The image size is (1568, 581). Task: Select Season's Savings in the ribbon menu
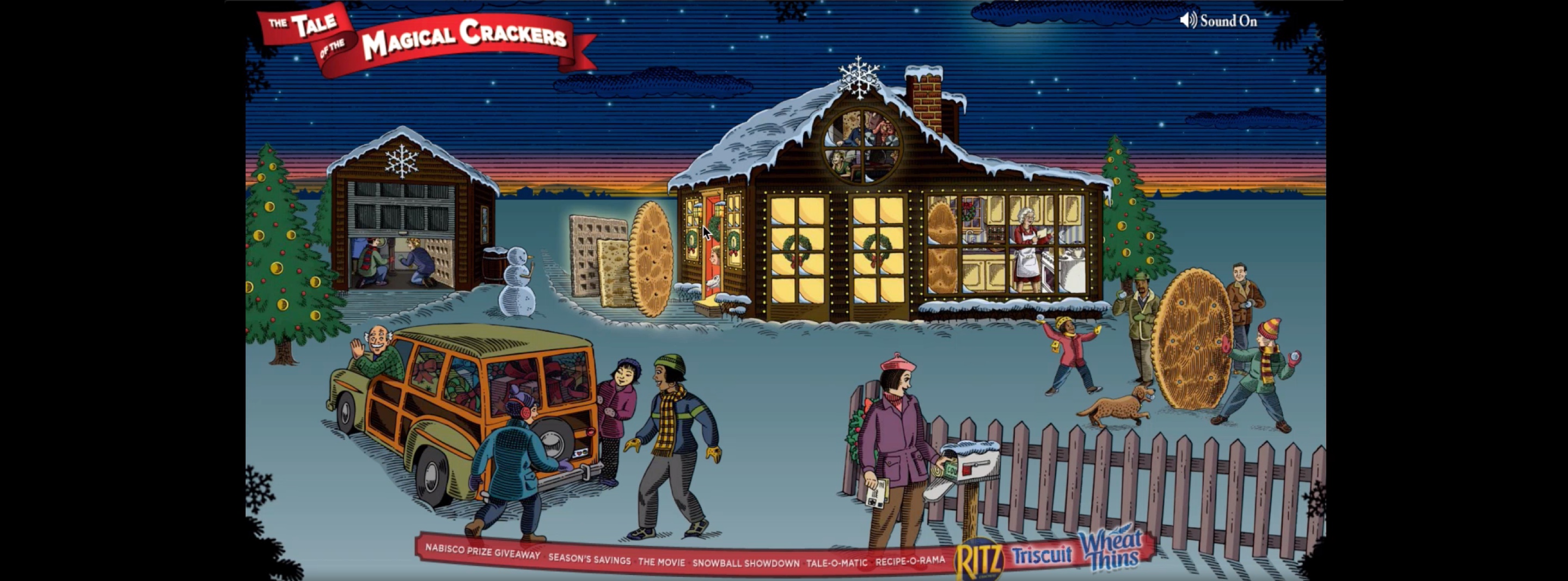pyautogui.click(x=589, y=559)
